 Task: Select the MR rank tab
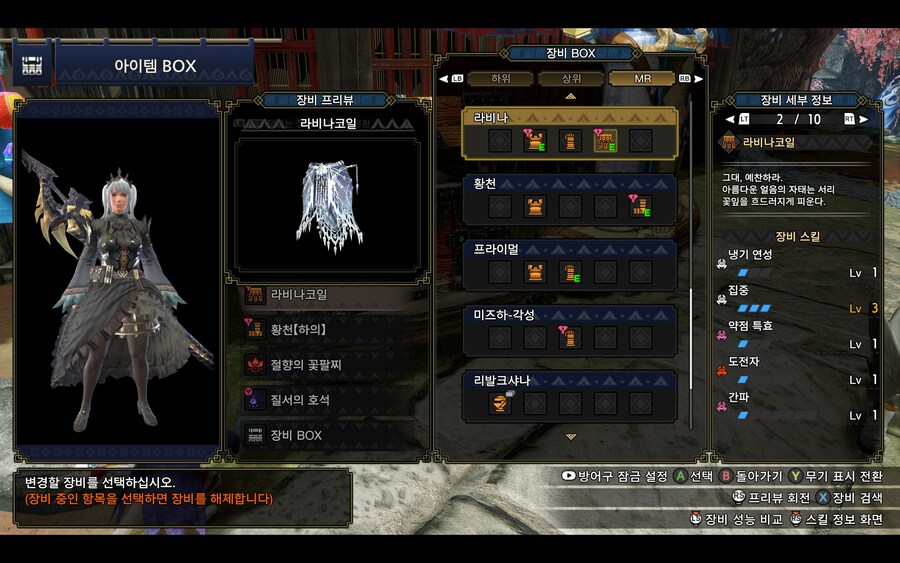[x=642, y=78]
